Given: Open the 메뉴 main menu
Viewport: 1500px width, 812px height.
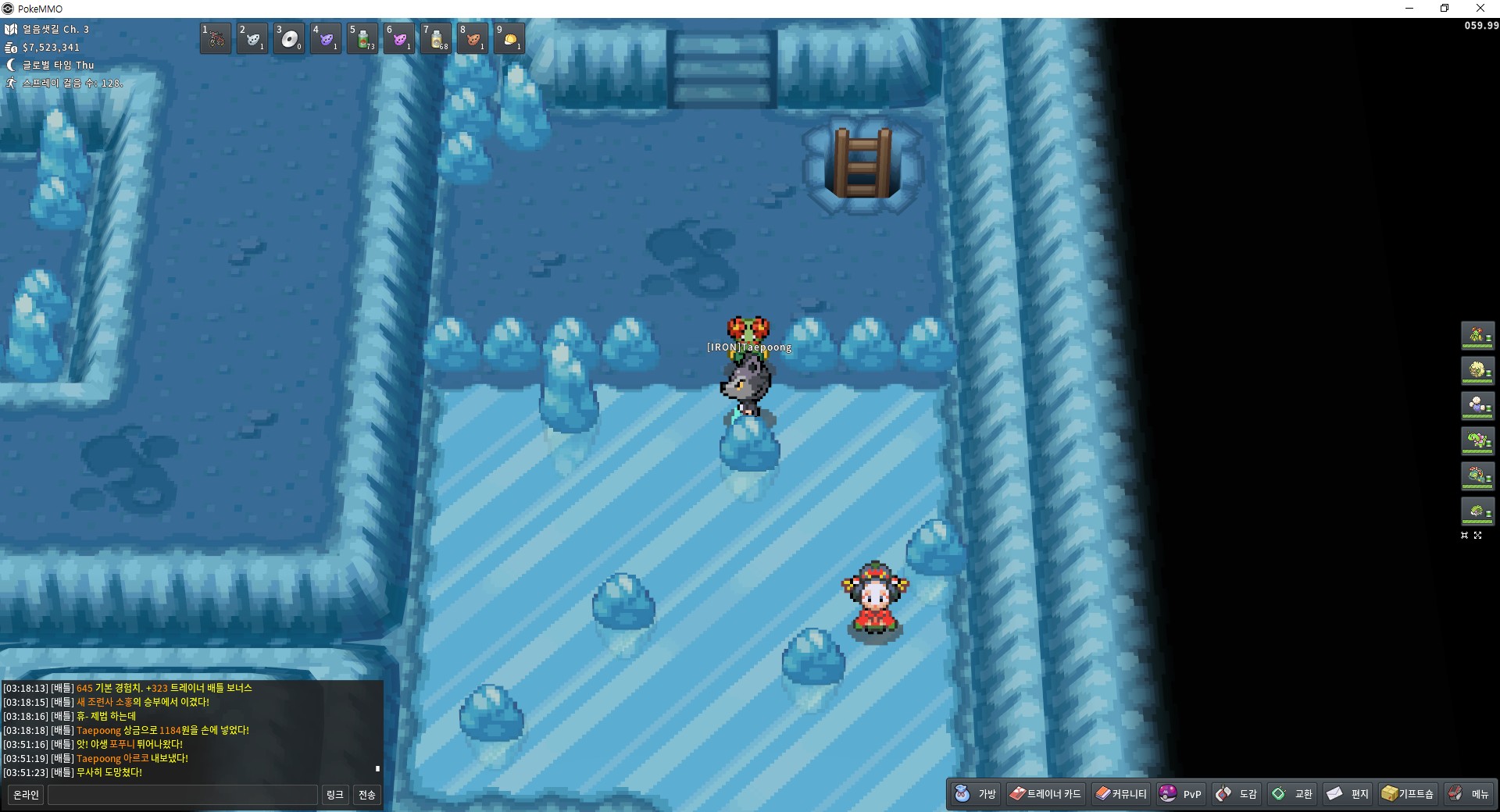Looking at the screenshot, I should point(1469,794).
